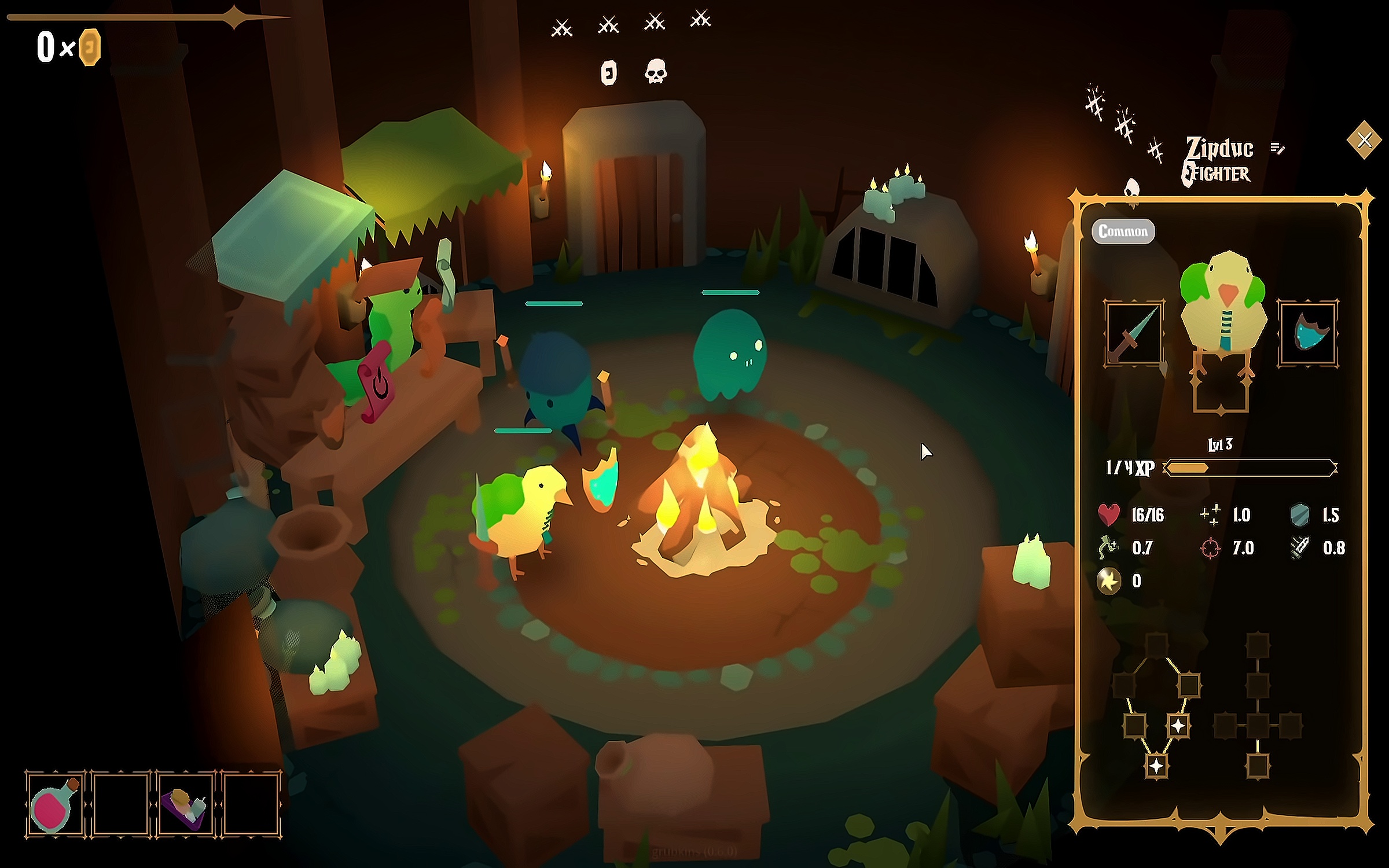Select the equipped teal shield slot

1308,333
